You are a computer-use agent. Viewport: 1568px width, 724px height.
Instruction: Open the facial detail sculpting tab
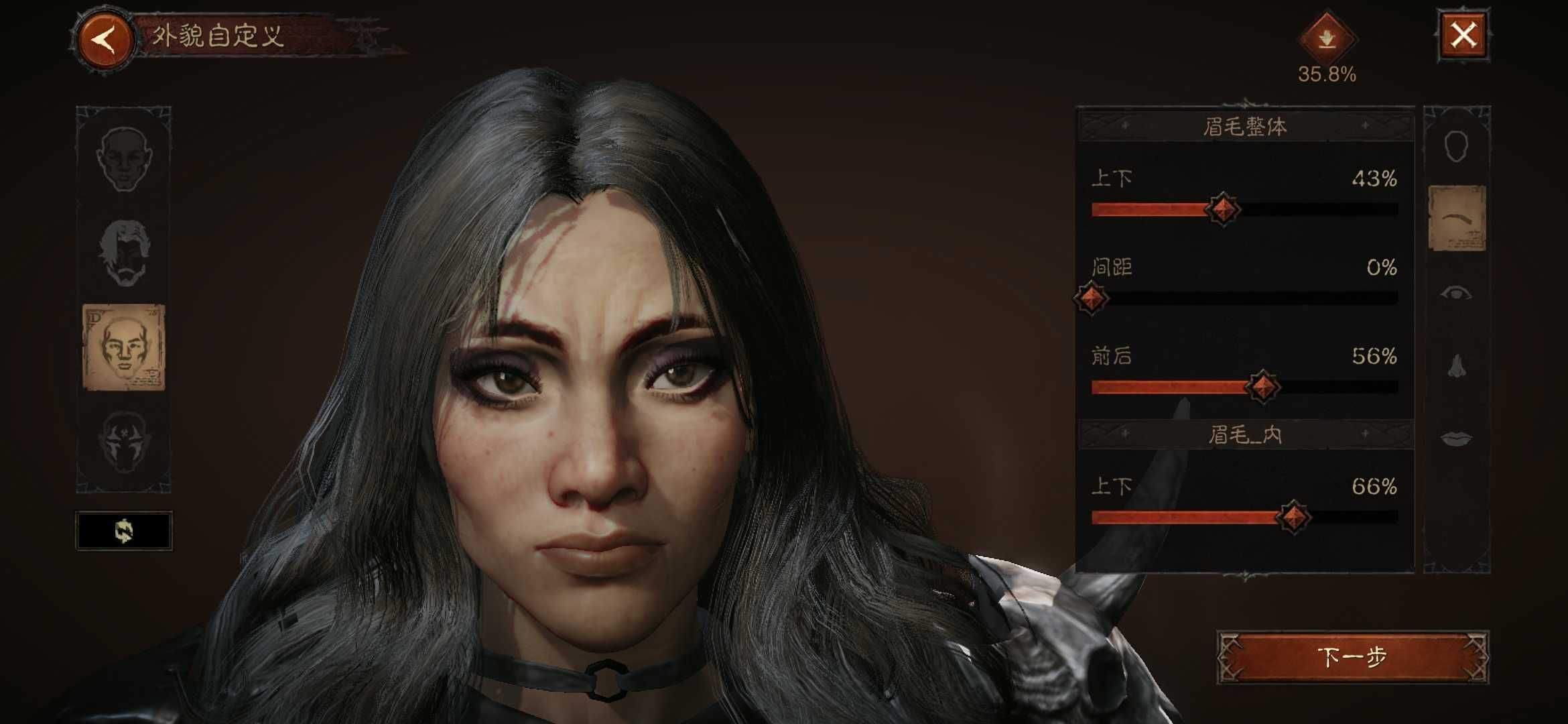pyautogui.click(x=124, y=347)
